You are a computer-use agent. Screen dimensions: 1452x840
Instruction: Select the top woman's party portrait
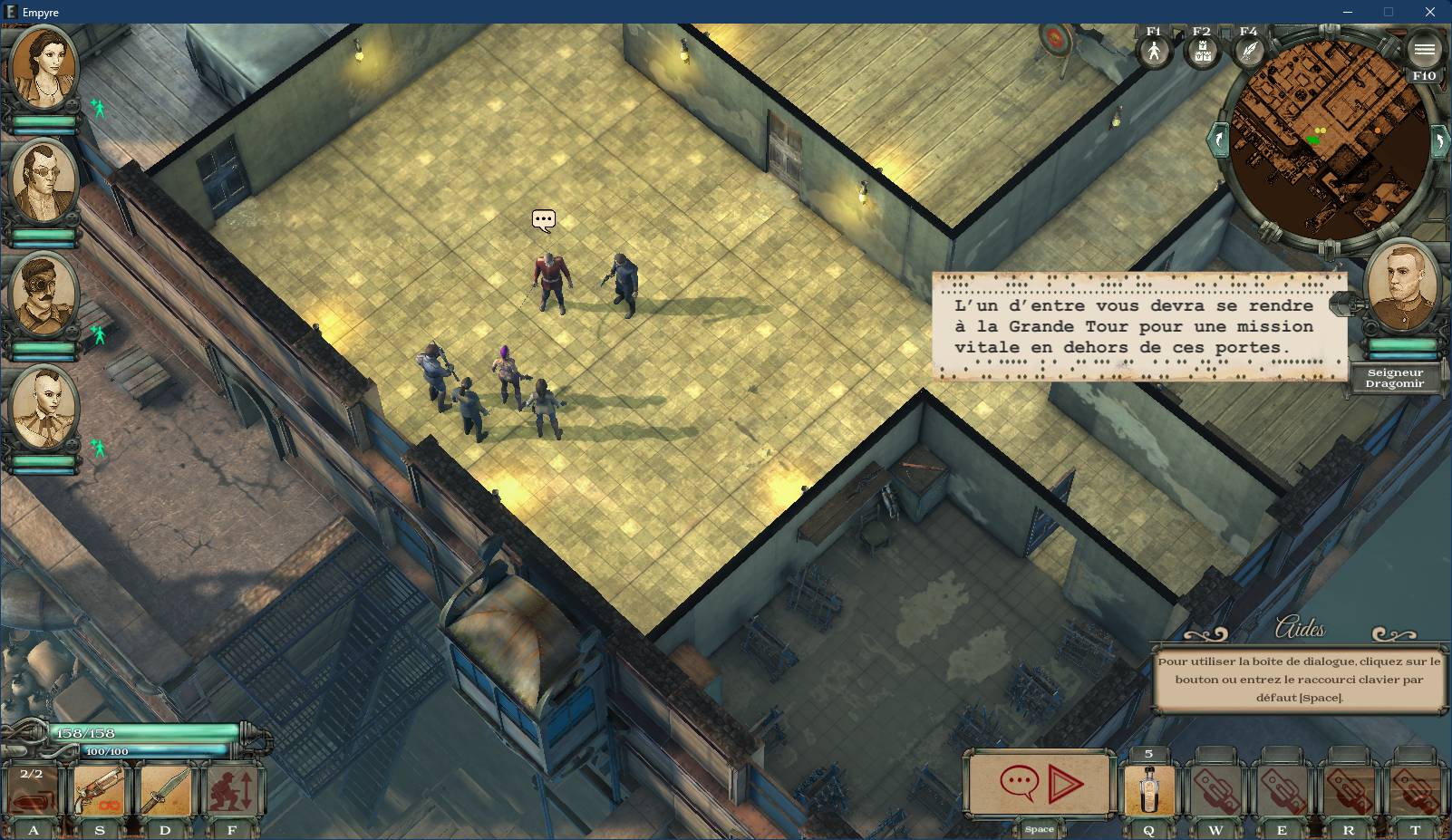click(x=44, y=67)
